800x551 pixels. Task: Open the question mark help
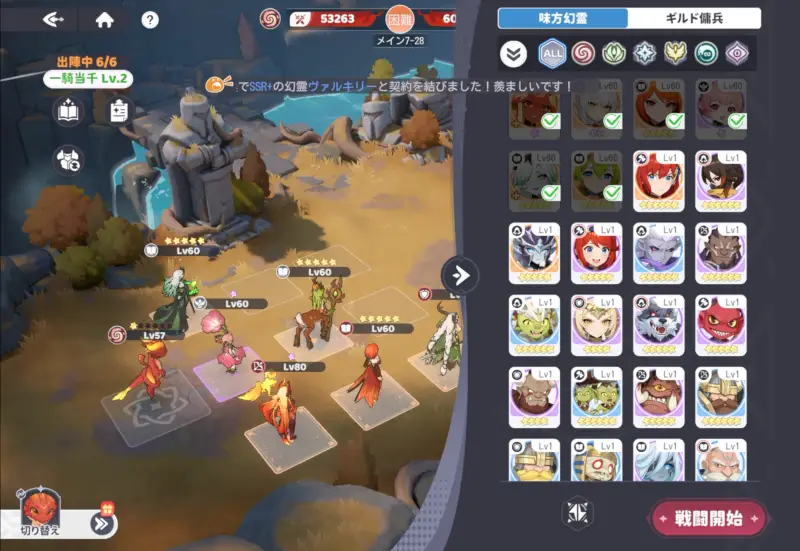(x=150, y=19)
